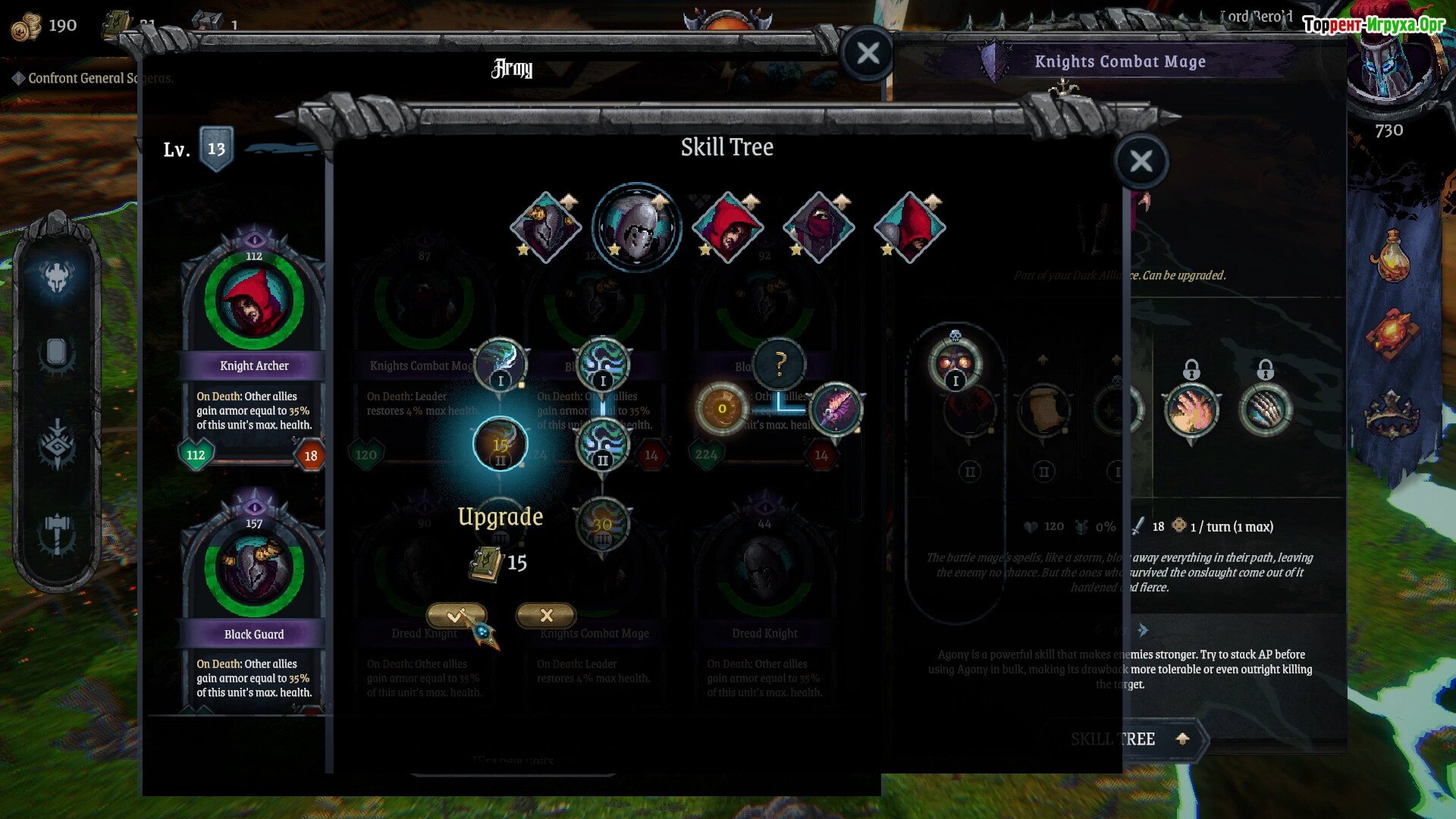Select the orange coin node marked 0

tap(721, 409)
